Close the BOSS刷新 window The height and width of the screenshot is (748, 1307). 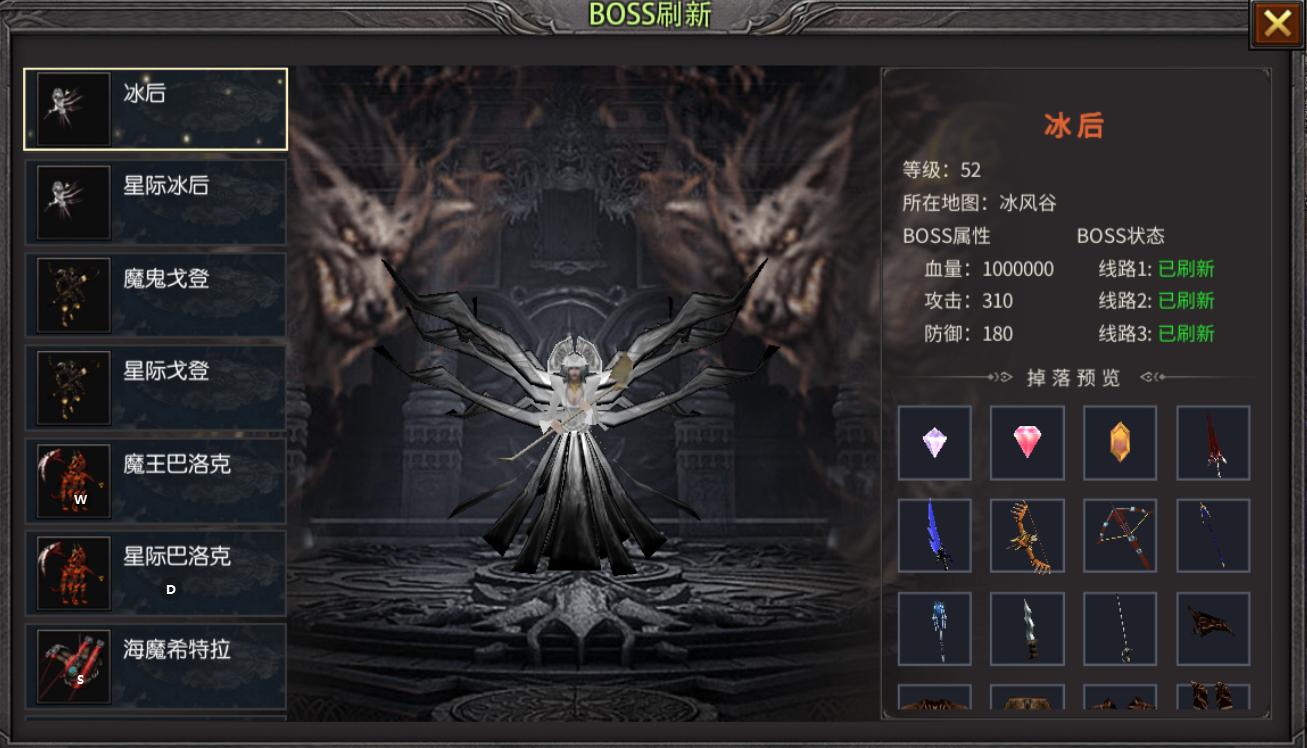[1277, 23]
